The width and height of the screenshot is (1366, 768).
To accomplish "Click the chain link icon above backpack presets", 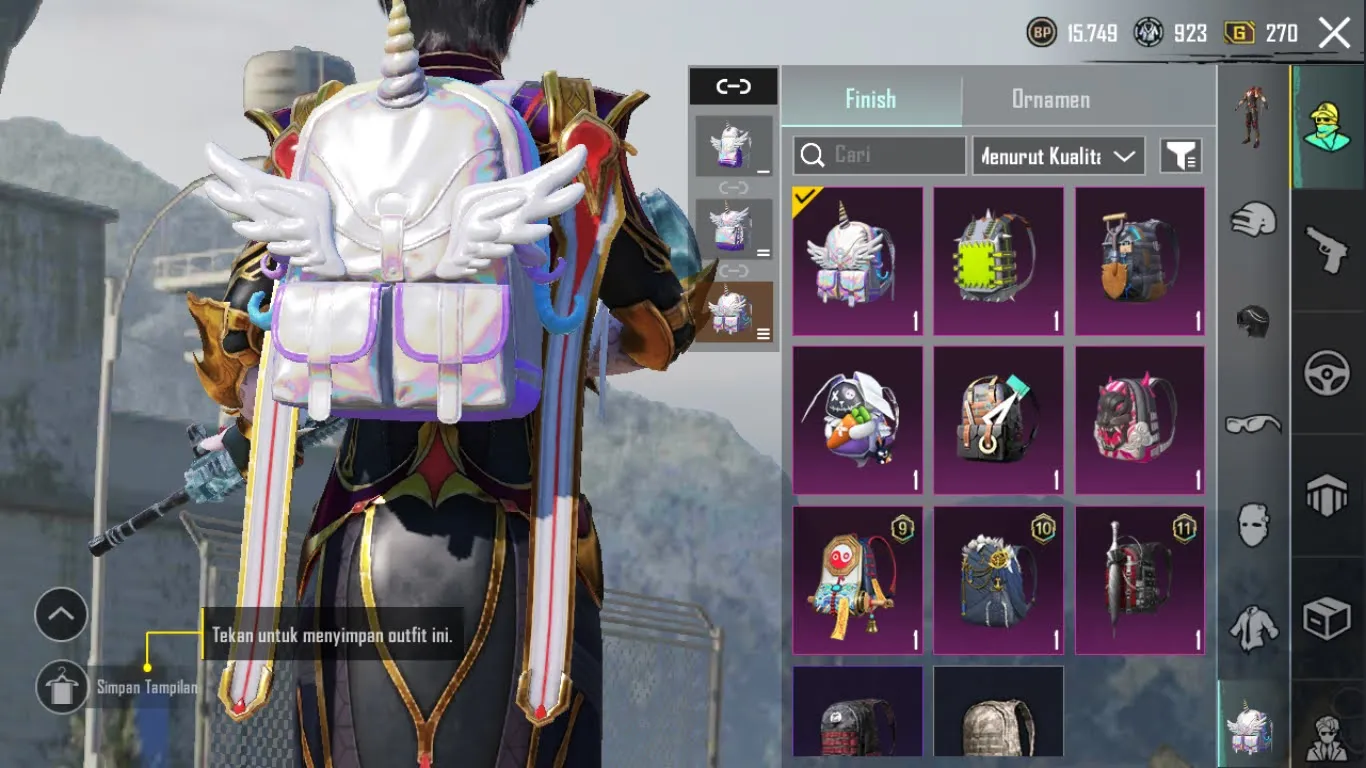I will [x=733, y=87].
